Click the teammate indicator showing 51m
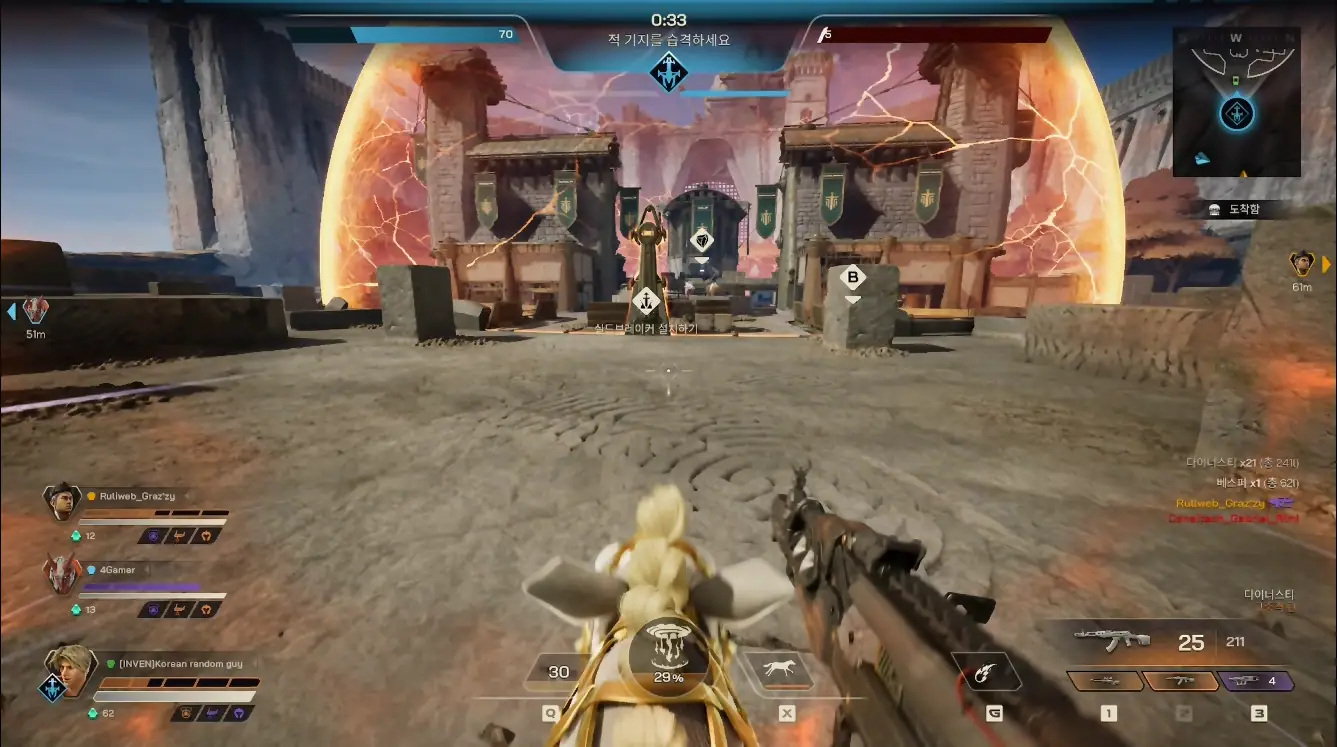This screenshot has width=1337, height=747. click(36, 310)
